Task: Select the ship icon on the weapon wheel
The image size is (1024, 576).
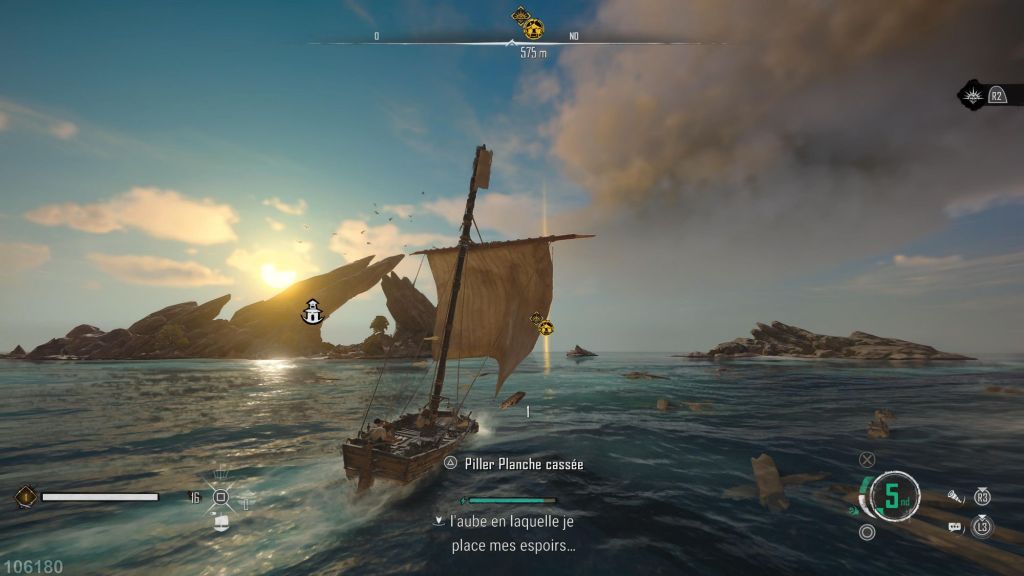Action: [x=221, y=522]
